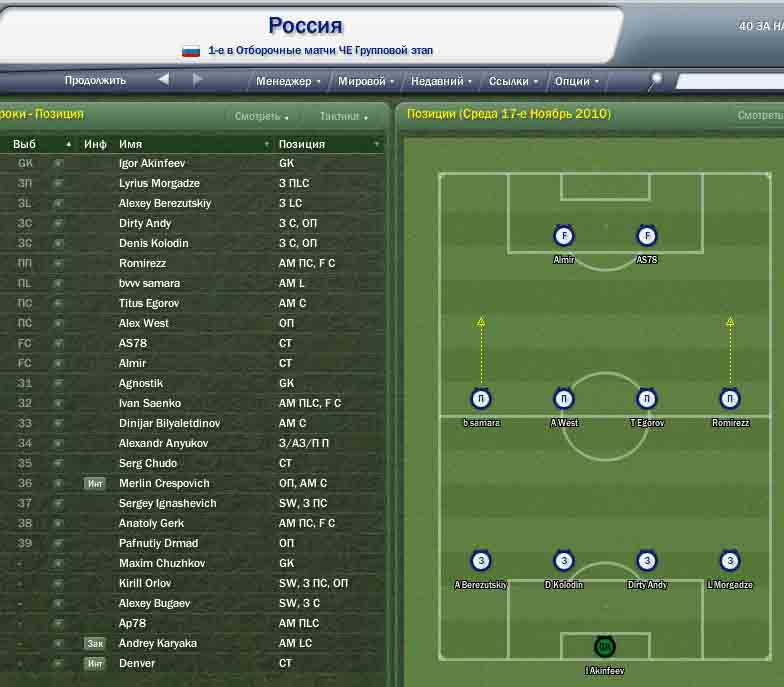The height and width of the screenshot is (687, 784).
Task: Open the Тактика dropdown
Action: 343,117
